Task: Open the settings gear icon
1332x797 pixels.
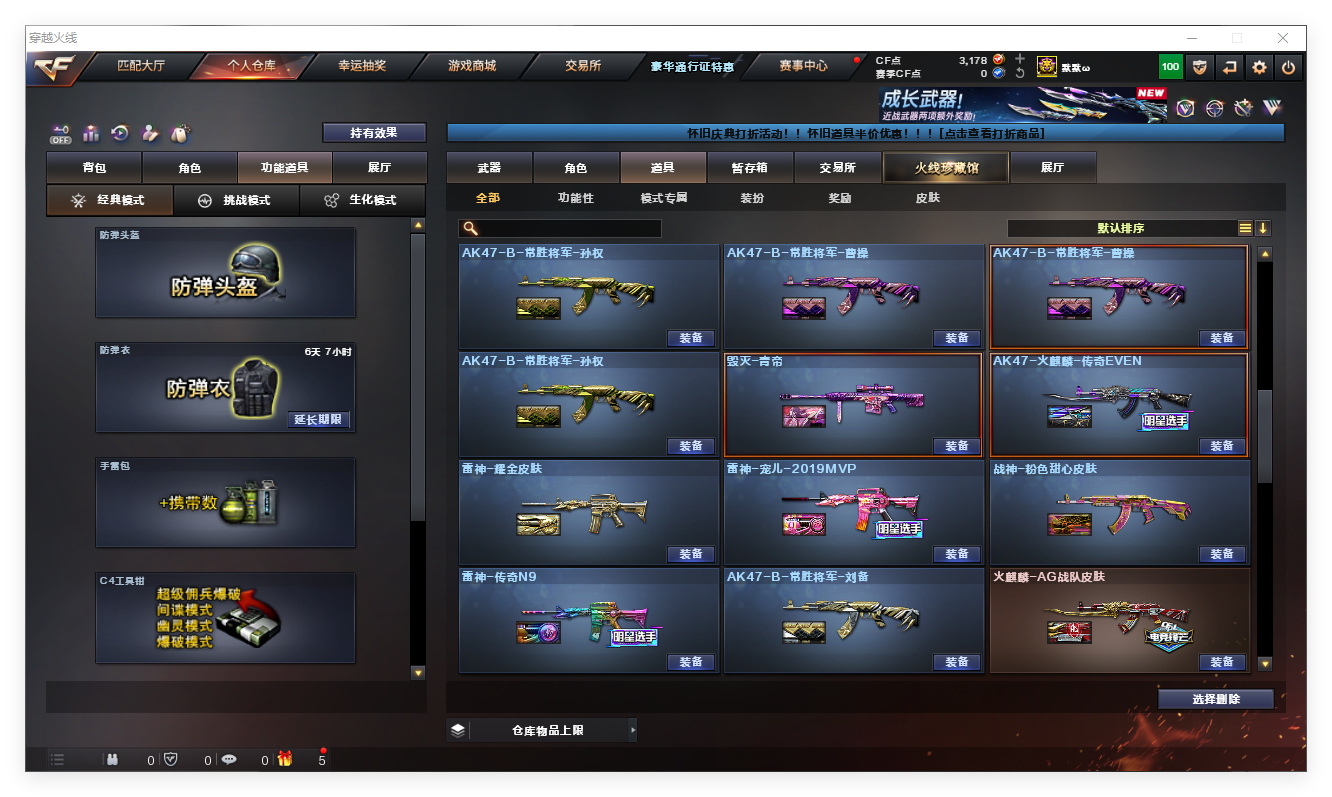Action: [1259, 67]
